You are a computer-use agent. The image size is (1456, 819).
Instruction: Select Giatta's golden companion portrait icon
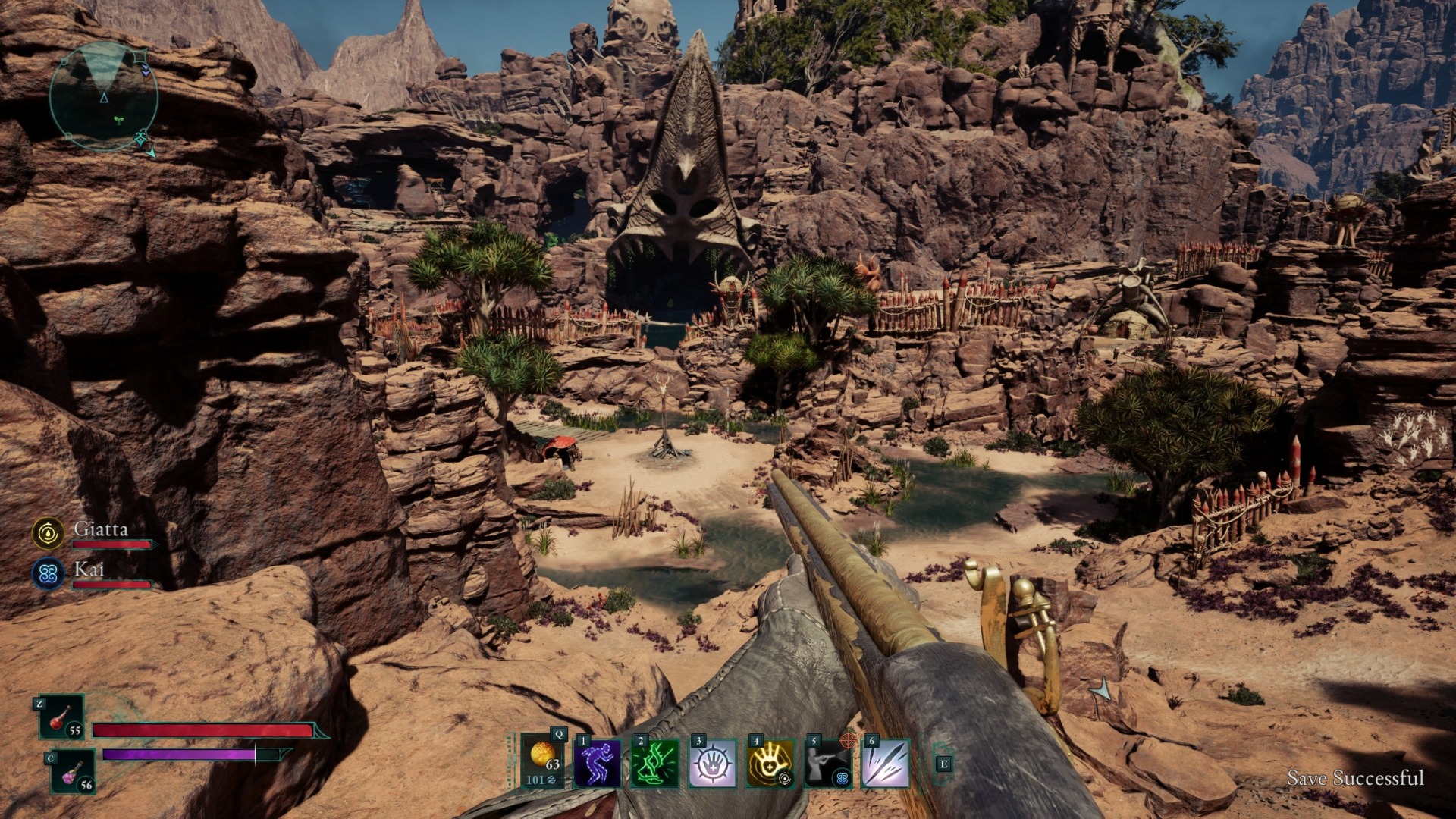click(47, 533)
